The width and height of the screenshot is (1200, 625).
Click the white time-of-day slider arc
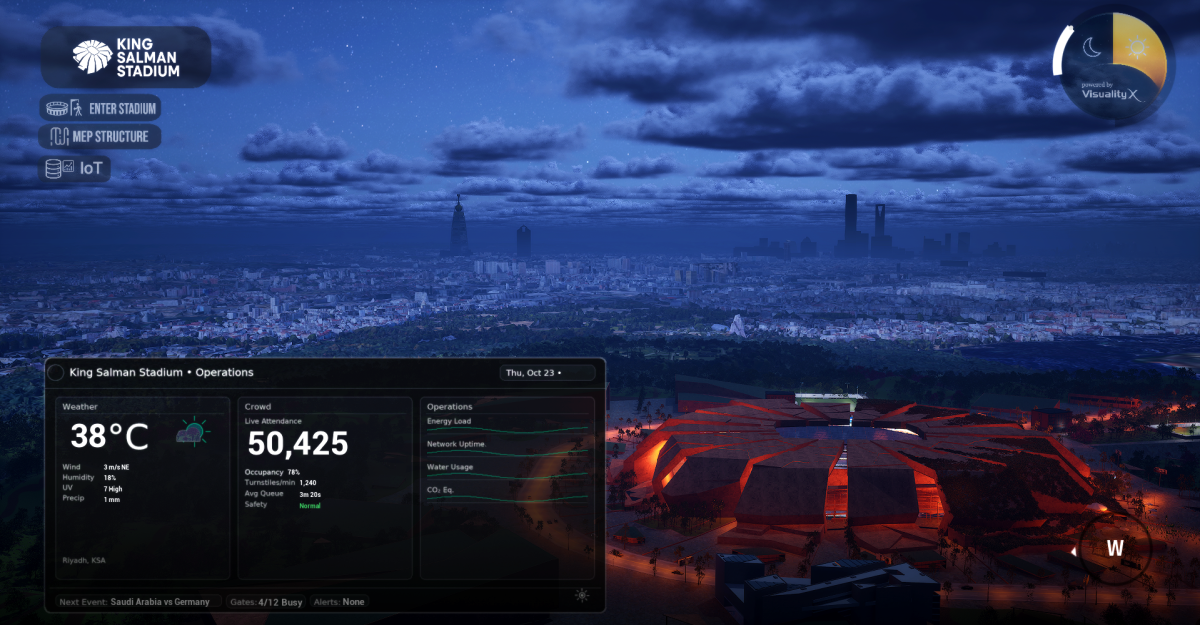(1059, 58)
